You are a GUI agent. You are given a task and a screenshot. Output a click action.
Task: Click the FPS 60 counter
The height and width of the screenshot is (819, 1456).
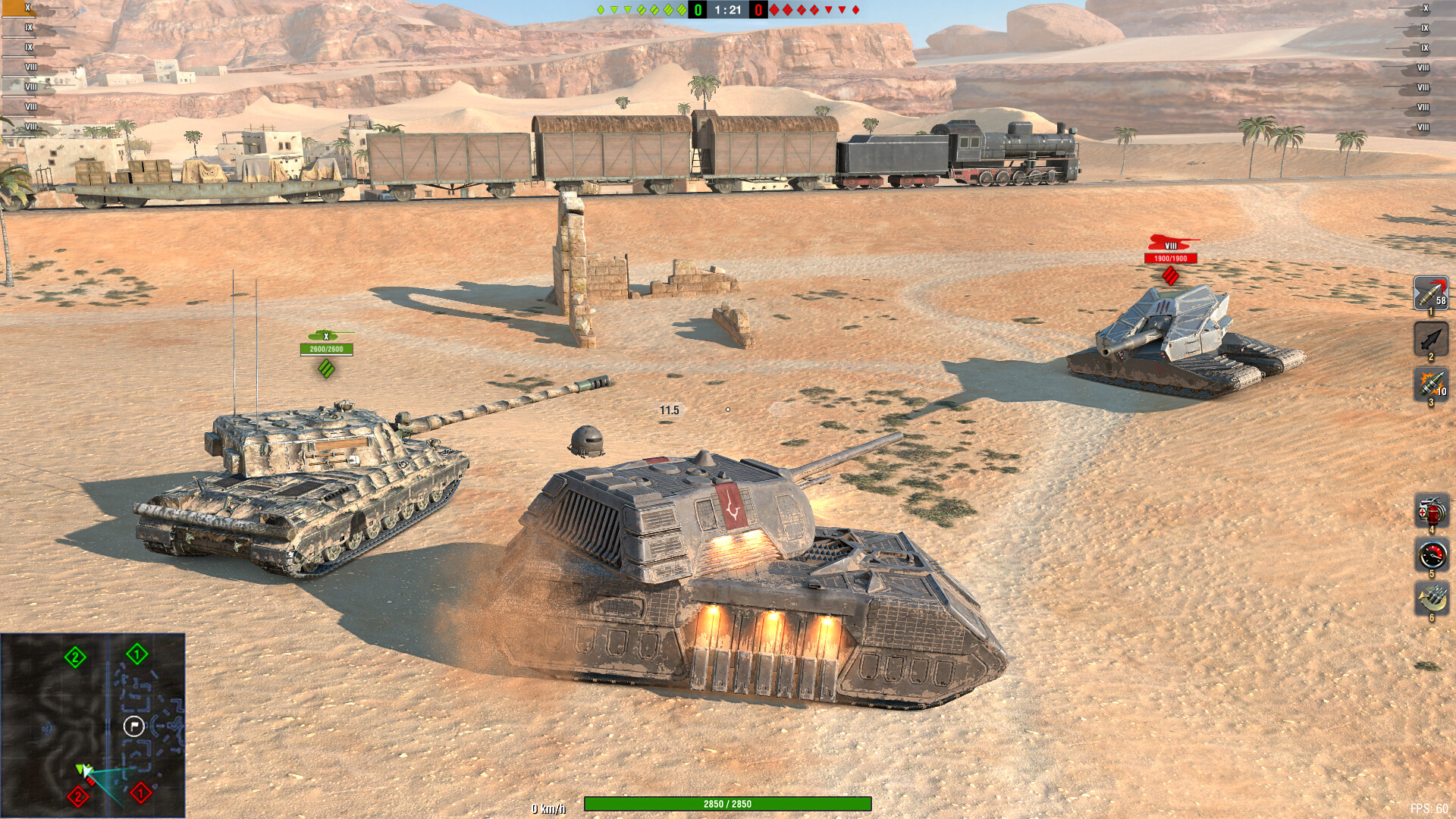(1429, 808)
